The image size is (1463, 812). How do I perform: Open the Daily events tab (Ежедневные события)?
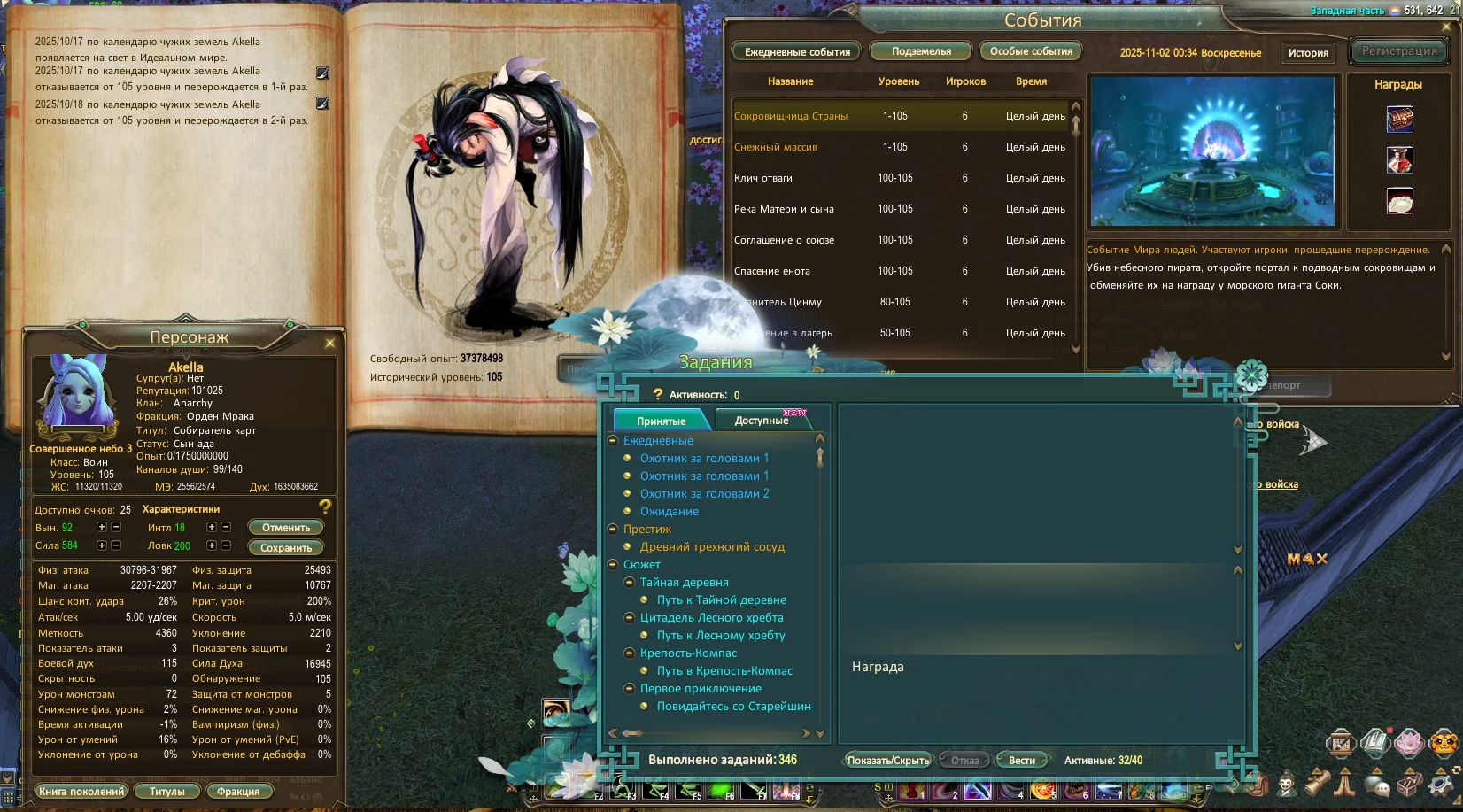[797, 52]
